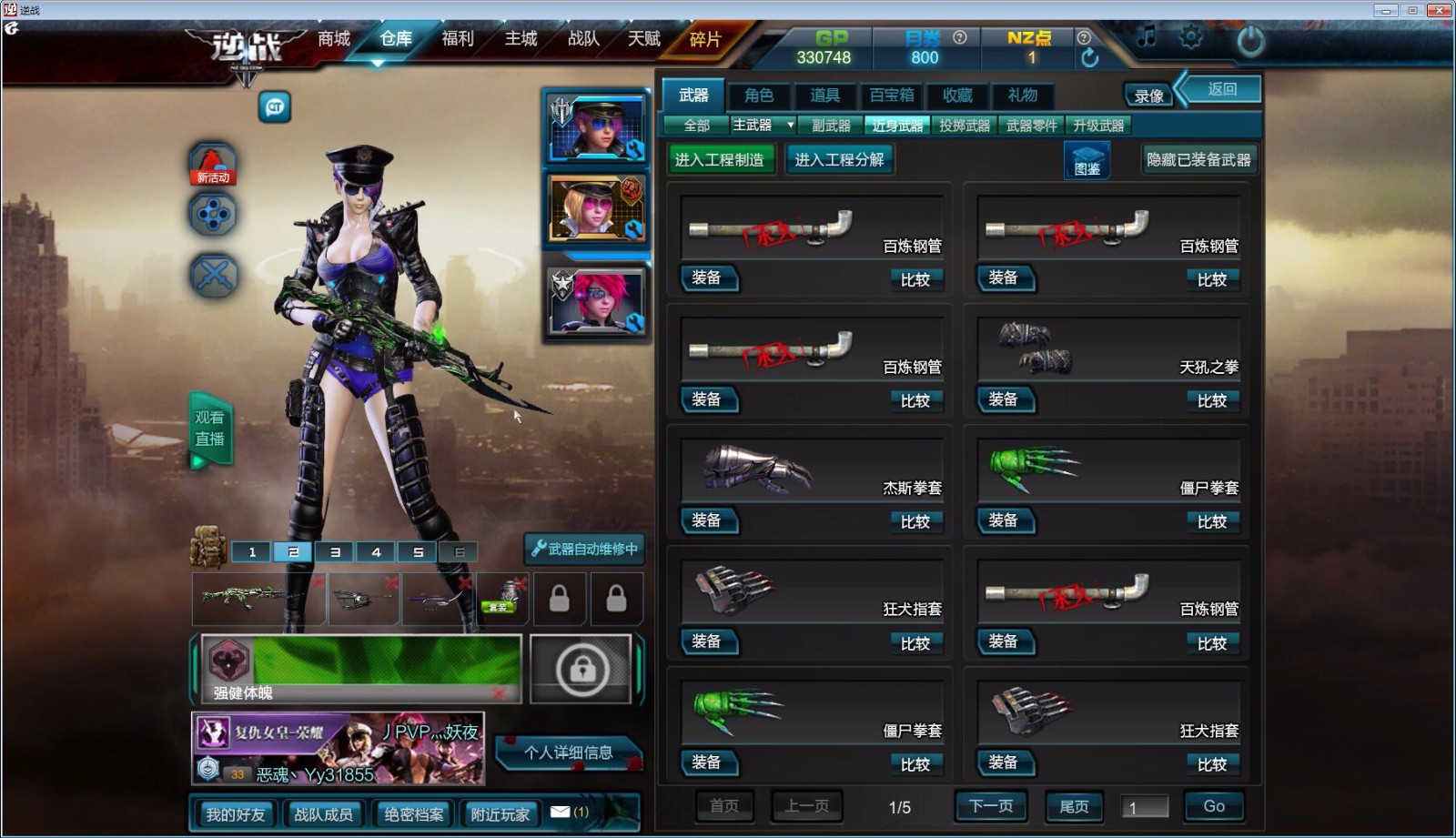The width and height of the screenshot is (1456, 838).
Task: Toggle 隐藏已装备武器 to hide equipped weapons
Action: click(x=1199, y=158)
